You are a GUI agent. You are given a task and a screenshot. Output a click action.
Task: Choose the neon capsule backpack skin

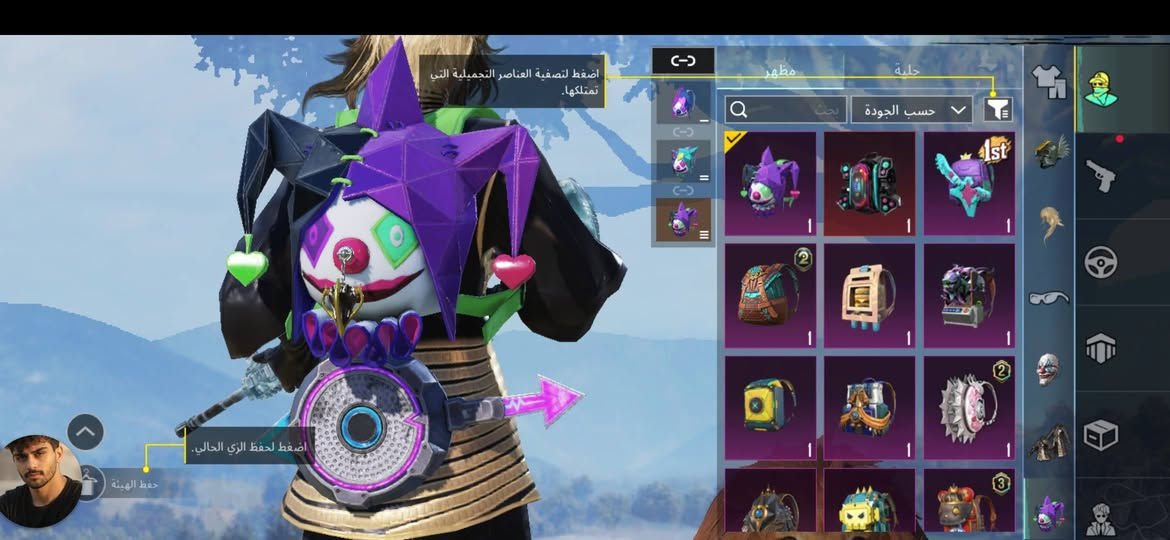coord(869,184)
